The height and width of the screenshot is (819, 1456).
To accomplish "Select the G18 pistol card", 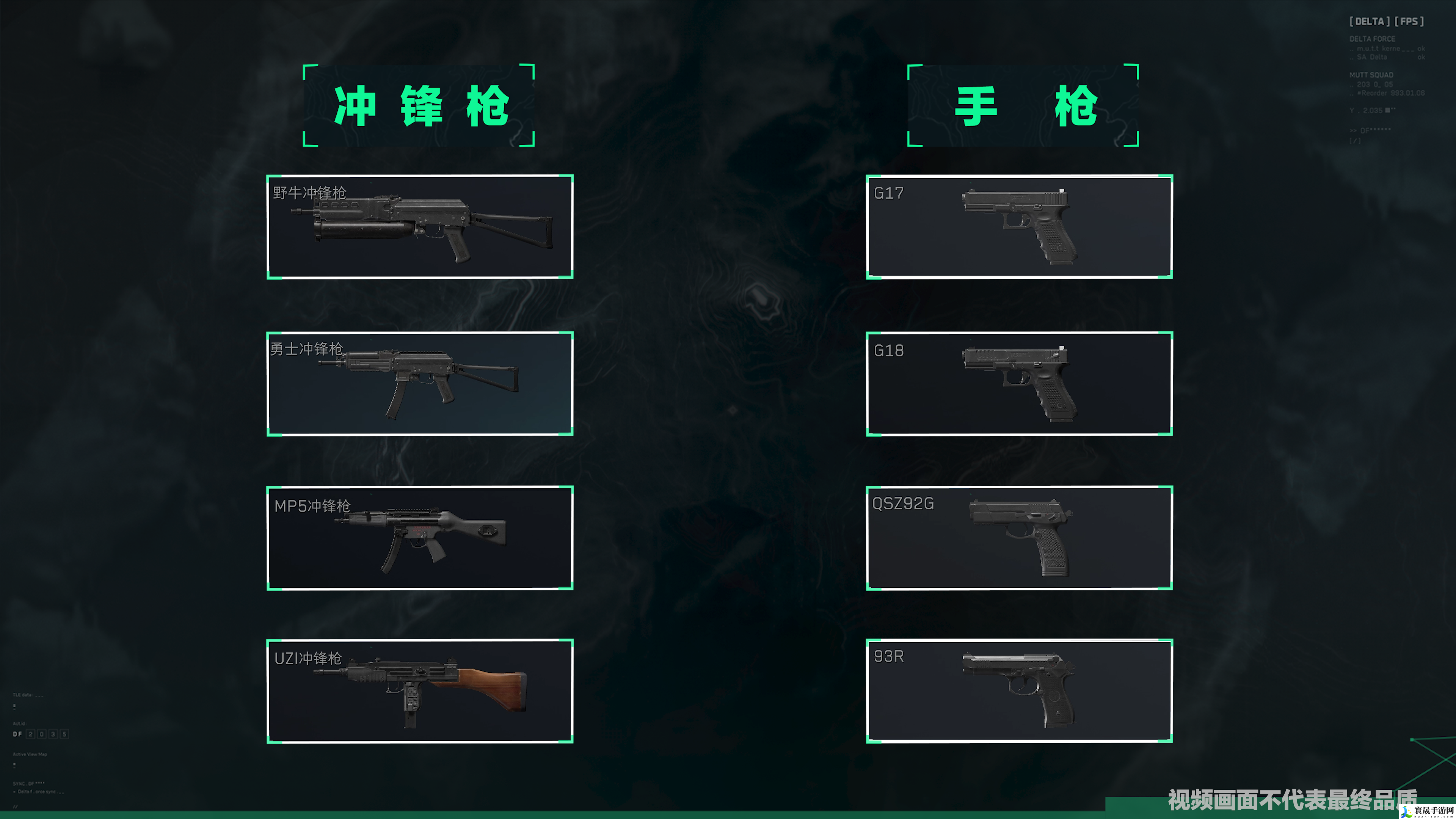I will point(1019,383).
